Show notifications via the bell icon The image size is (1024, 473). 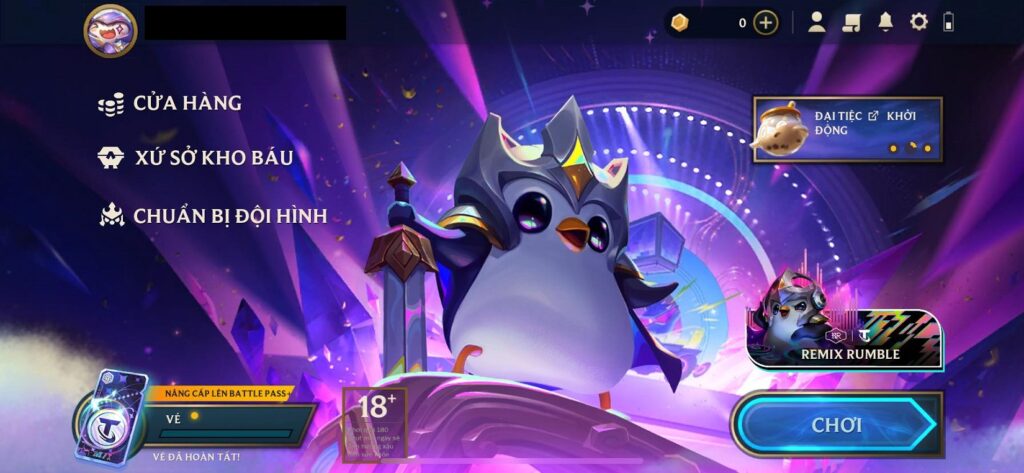click(x=885, y=22)
